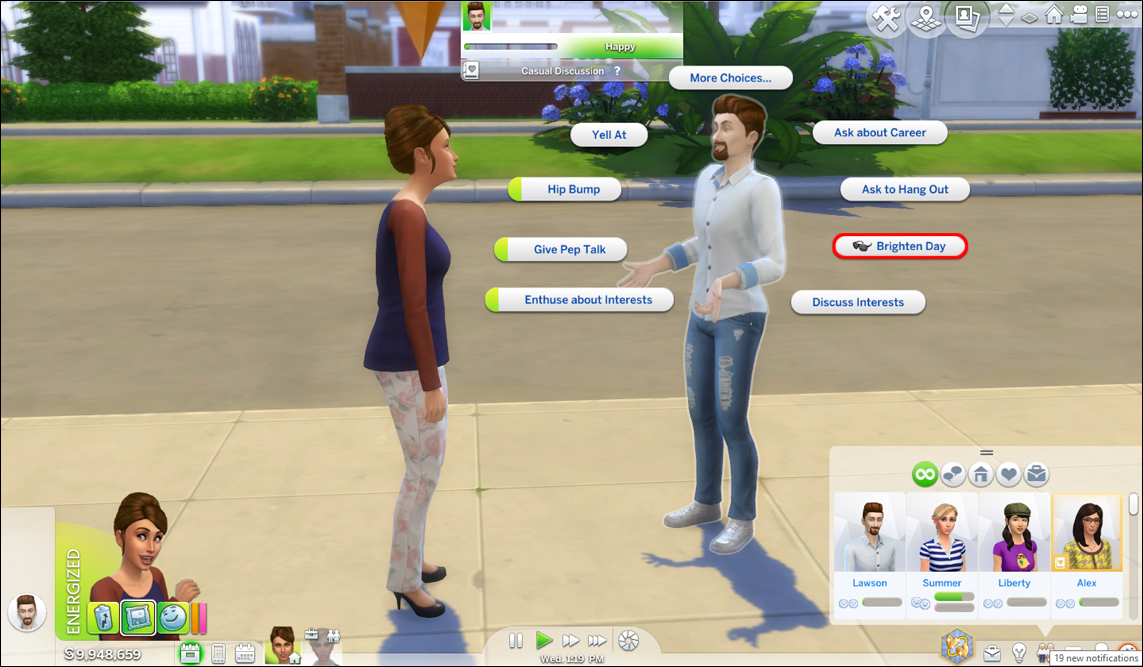Choose Discuss Interests from the social menu
This screenshot has height=667, width=1143.
(x=857, y=302)
